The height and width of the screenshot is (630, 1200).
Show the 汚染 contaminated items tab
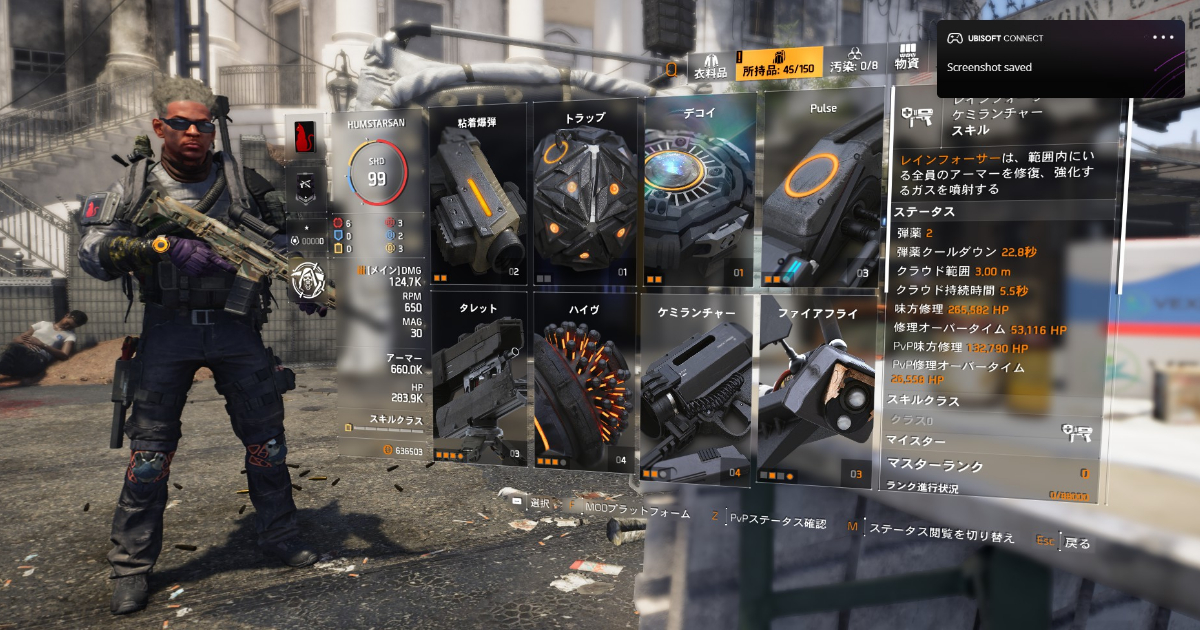tap(853, 63)
